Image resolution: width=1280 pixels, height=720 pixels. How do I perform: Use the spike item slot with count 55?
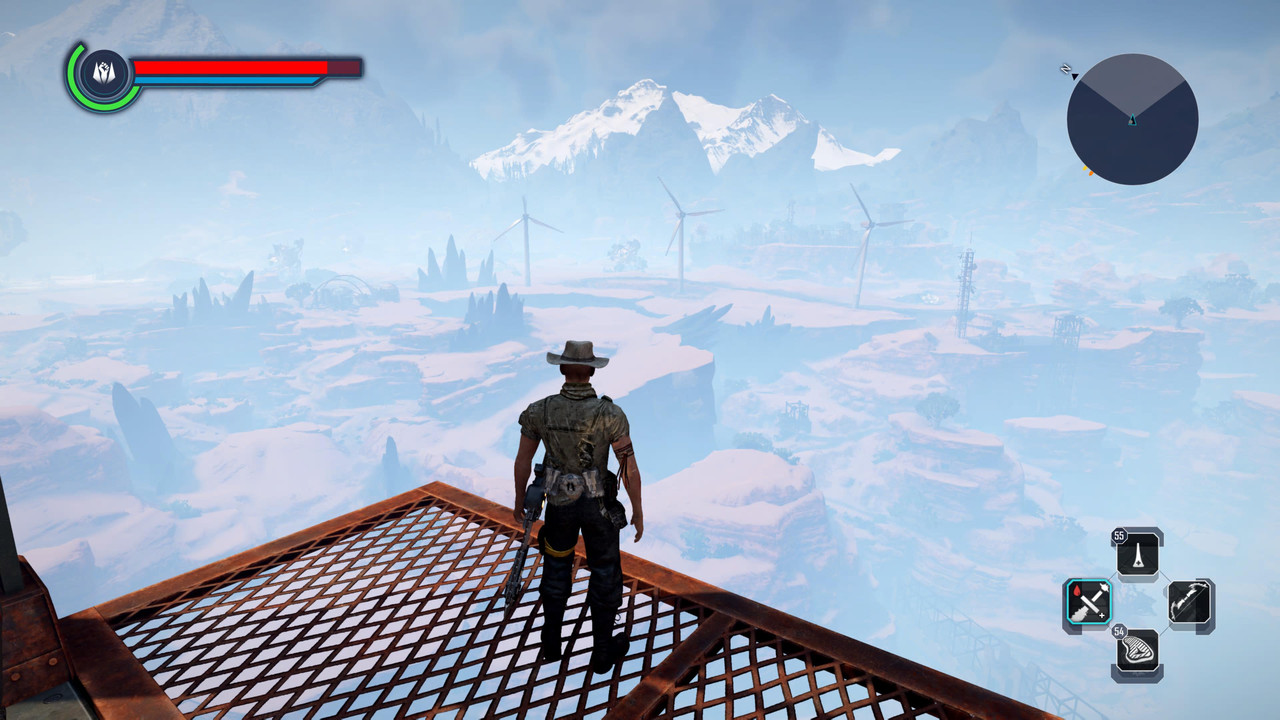tap(1139, 553)
